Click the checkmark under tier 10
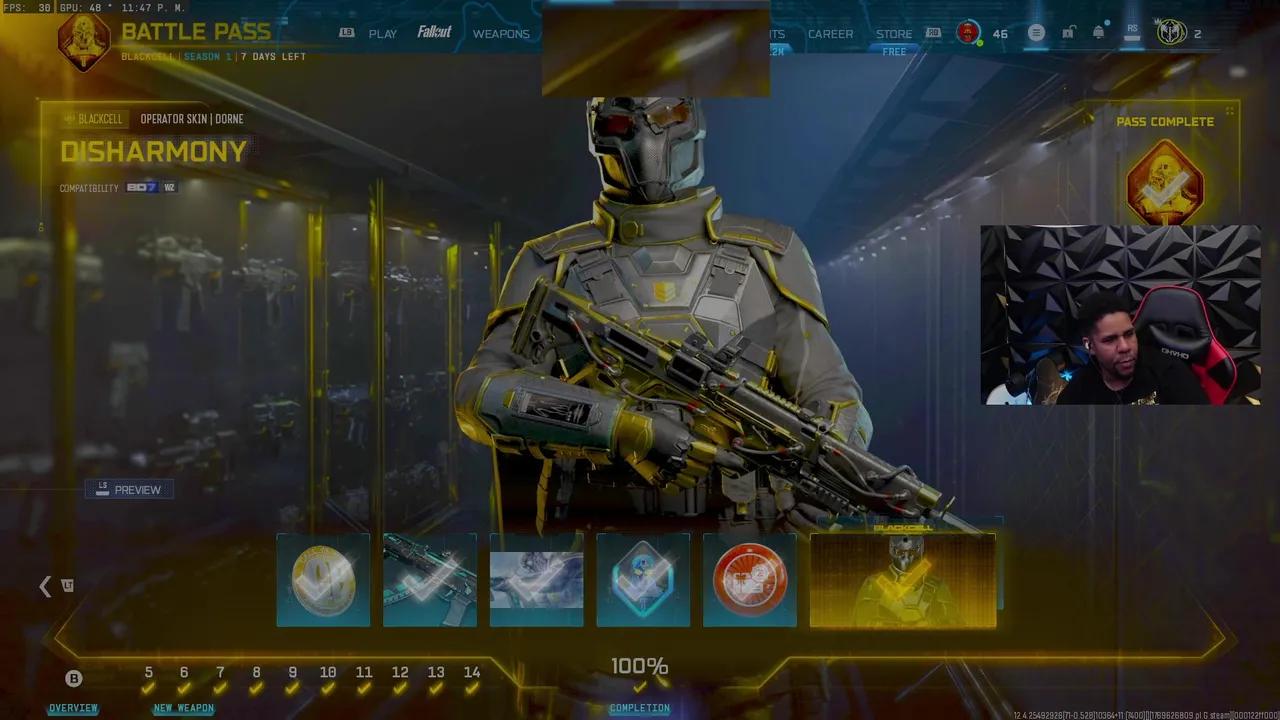1280x720 pixels. click(x=328, y=690)
